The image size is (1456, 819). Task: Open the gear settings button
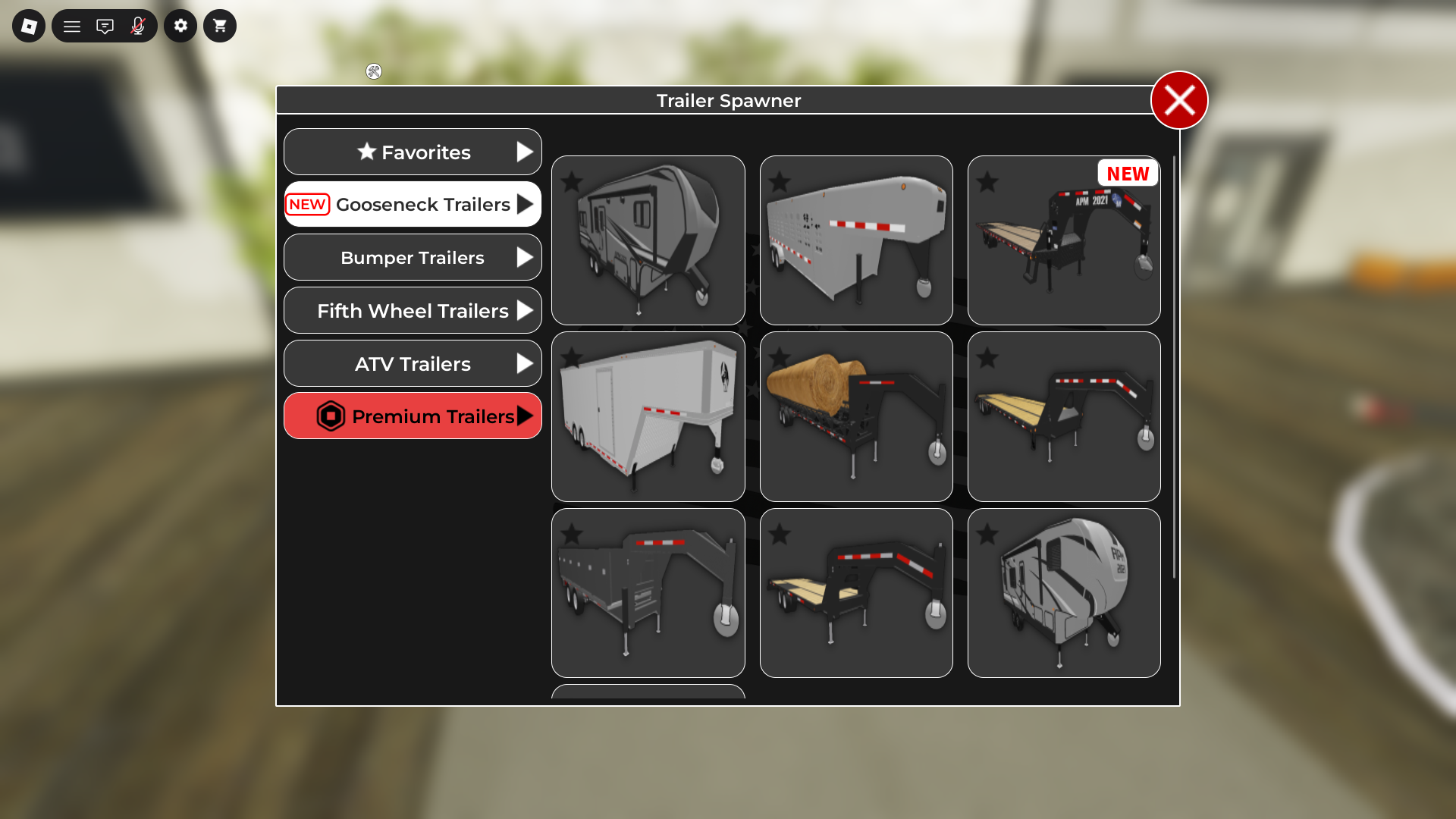click(180, 26)
